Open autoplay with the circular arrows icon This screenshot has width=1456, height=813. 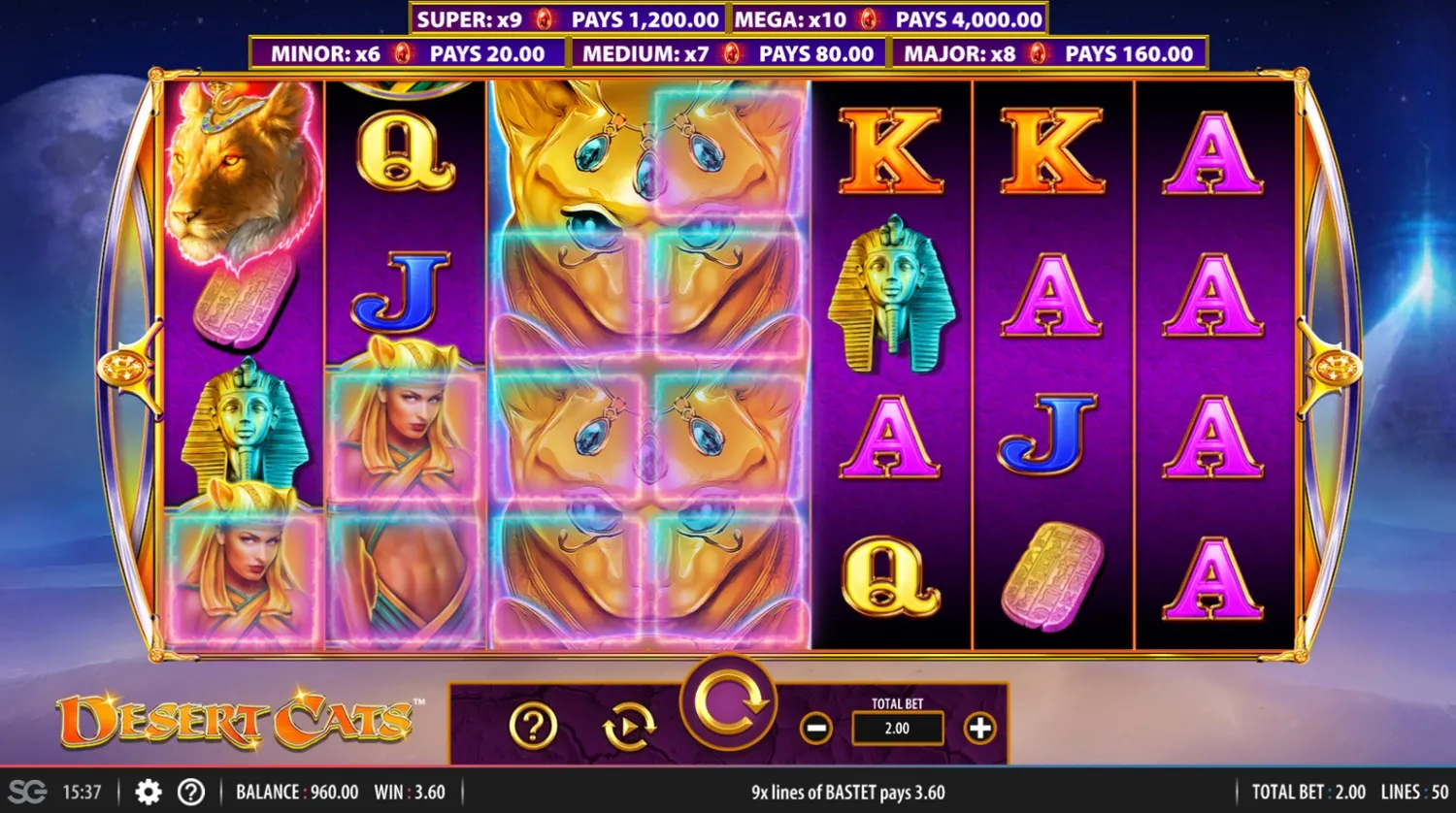(x=628, y=728)
